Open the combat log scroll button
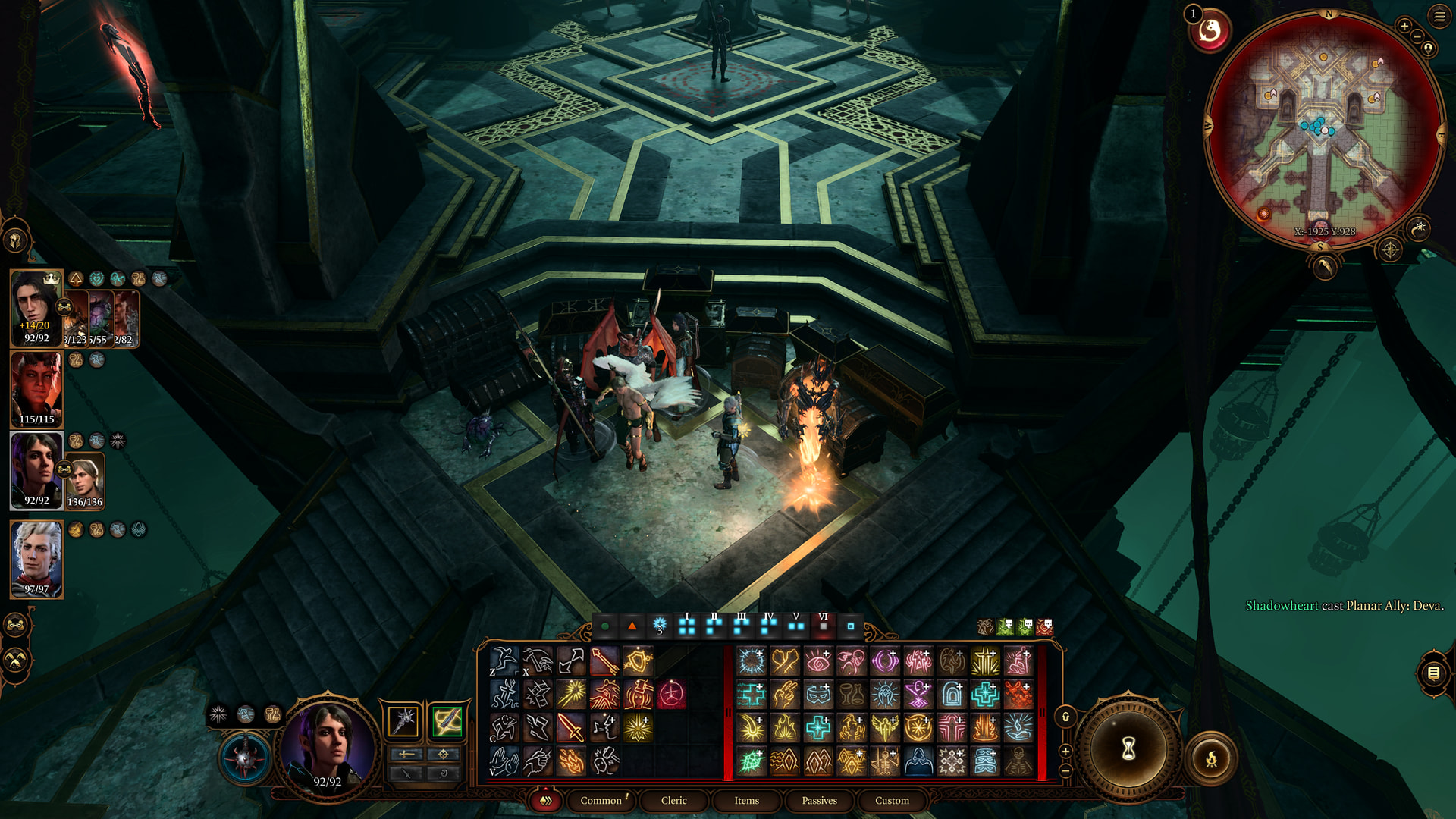The image size is (1456, 819). pos(1433,673)
